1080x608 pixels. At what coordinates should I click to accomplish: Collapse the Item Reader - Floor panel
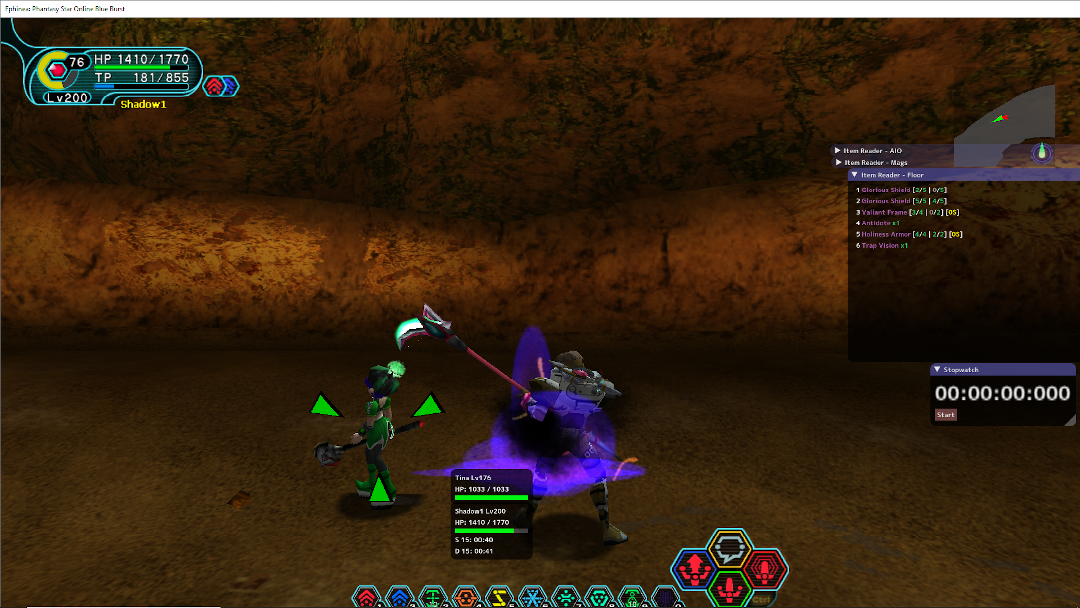tap(854, 175)
